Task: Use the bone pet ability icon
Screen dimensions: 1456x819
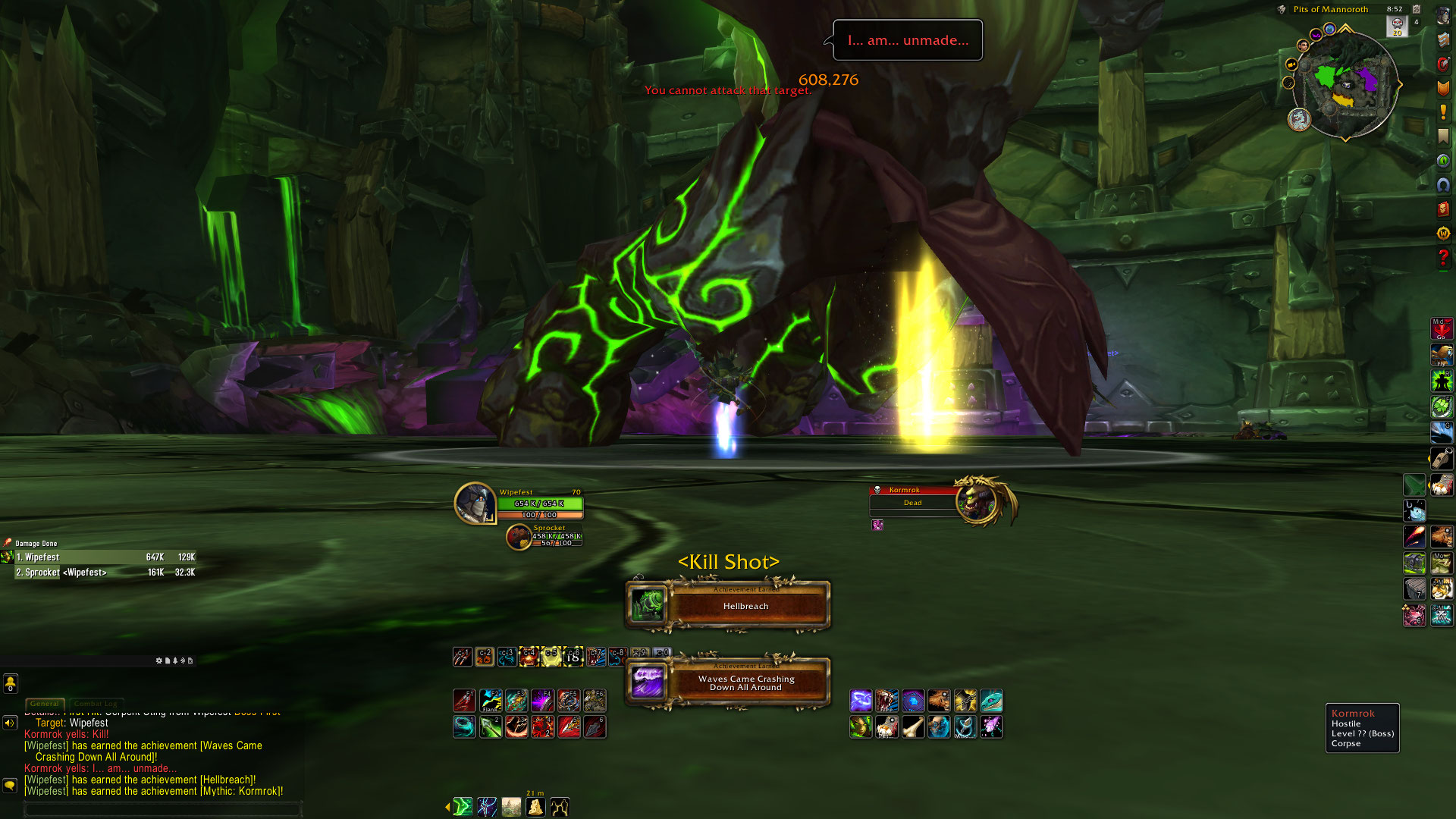Action: [913, 727]
